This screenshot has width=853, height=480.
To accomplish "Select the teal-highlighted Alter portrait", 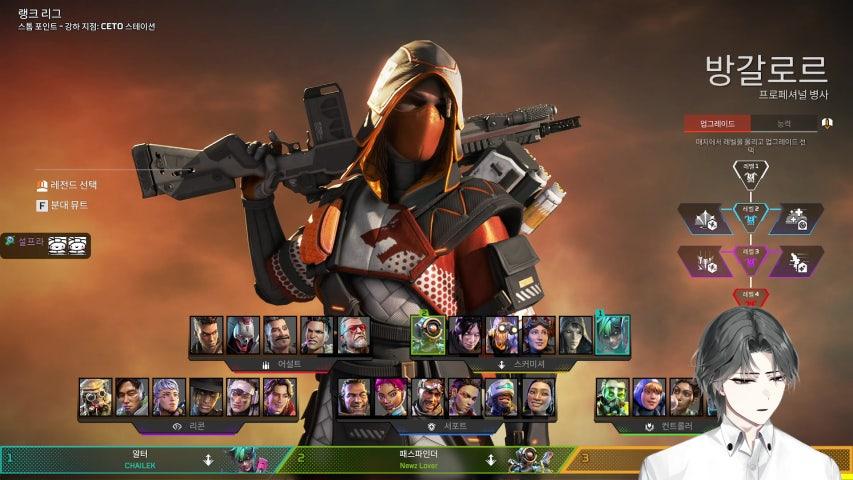I will point(611,336).
